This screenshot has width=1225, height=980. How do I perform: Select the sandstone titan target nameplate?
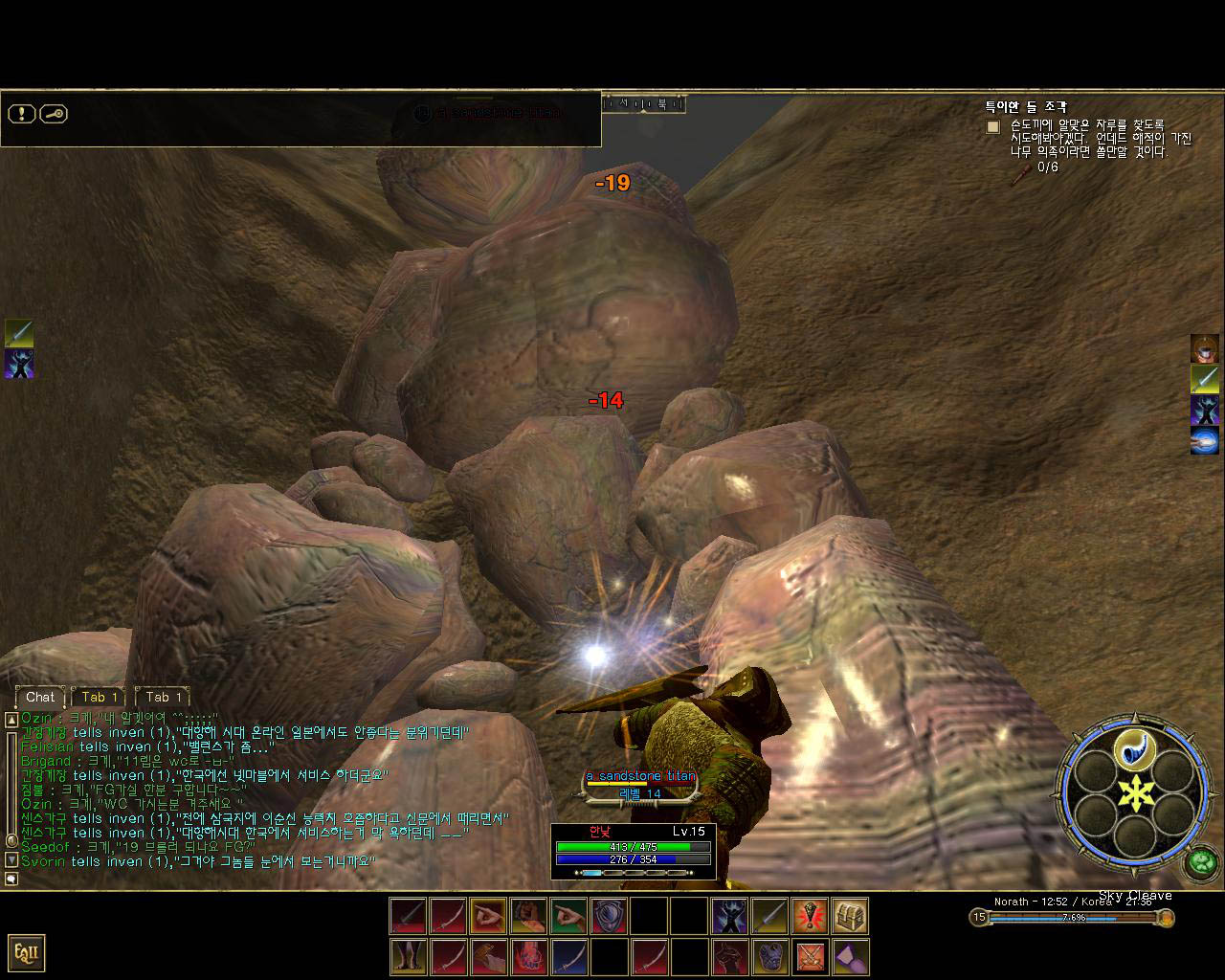pyautogui.click(x=640, y=776)
